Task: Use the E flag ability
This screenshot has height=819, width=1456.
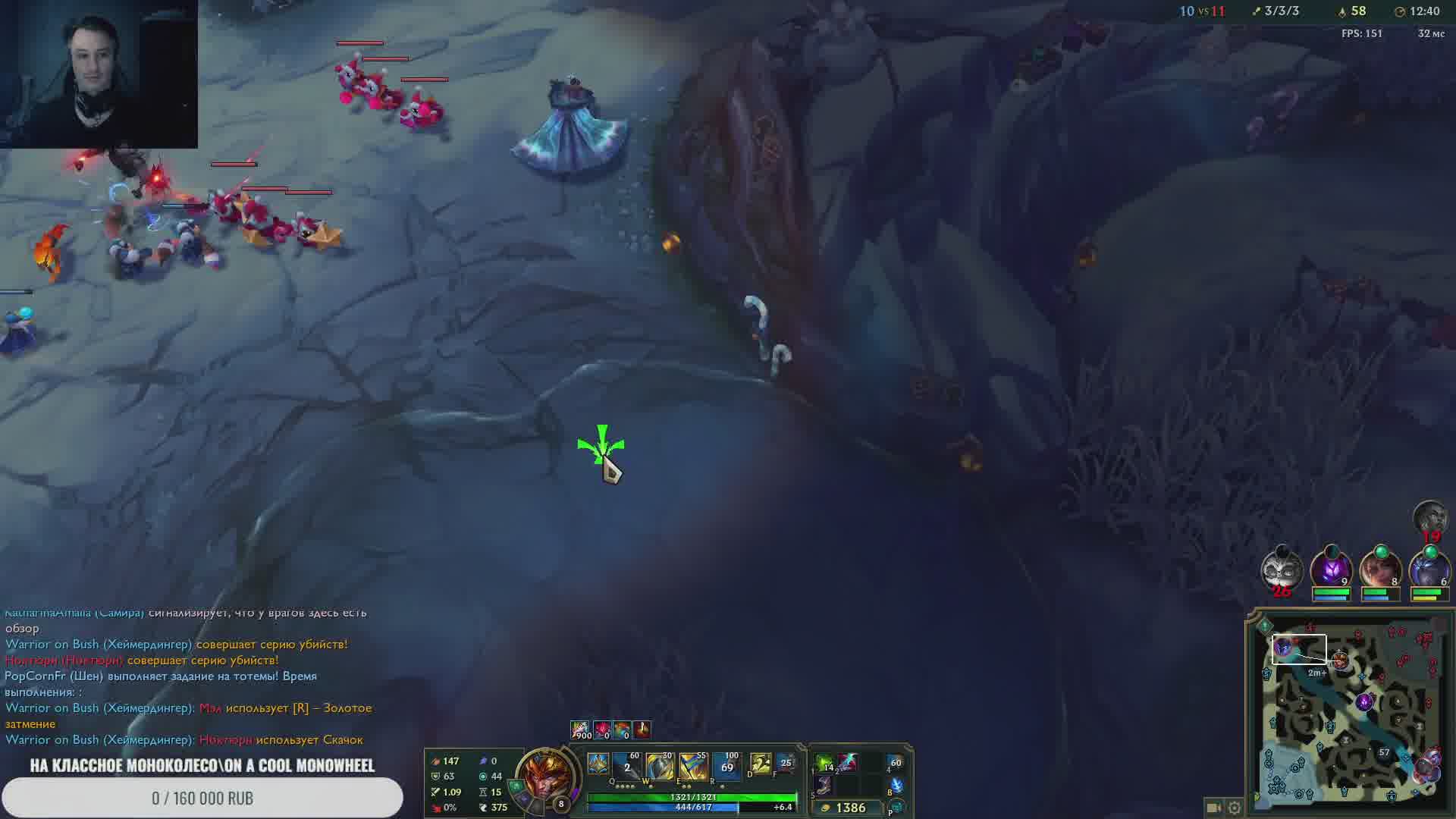Action: click(693, 767)
